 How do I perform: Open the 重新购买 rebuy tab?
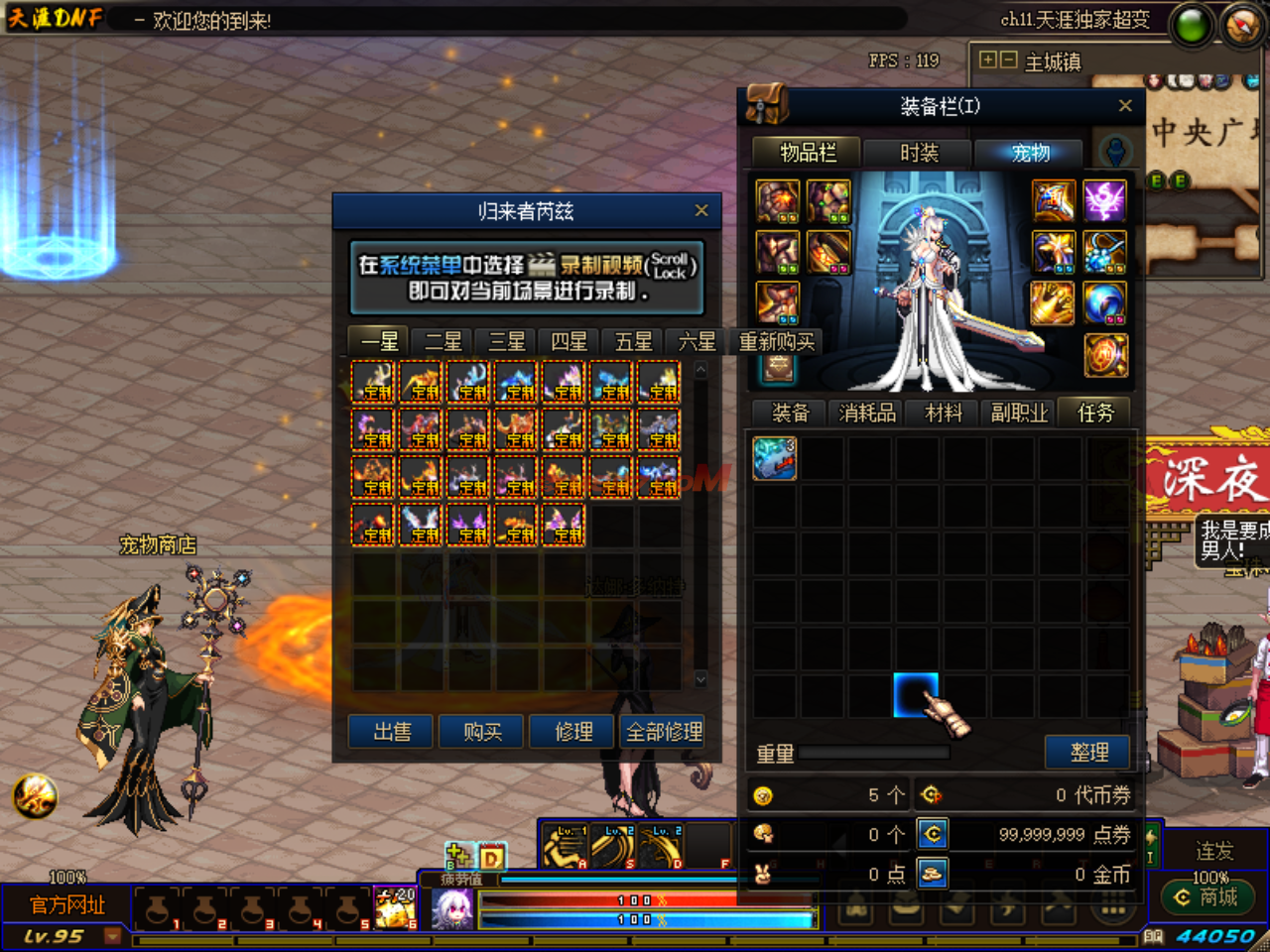776,342
